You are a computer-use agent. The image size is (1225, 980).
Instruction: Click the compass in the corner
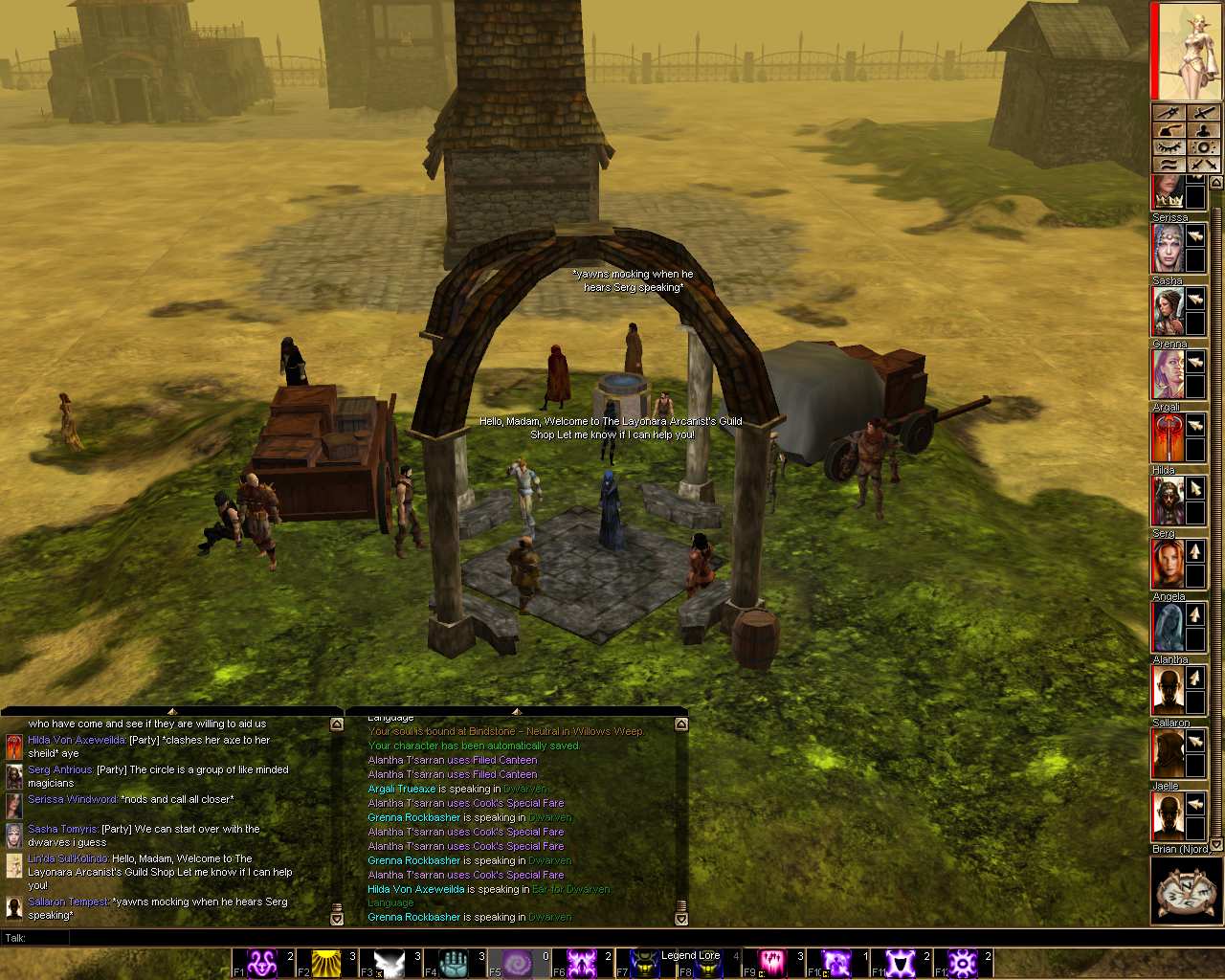coord(1186,891)
